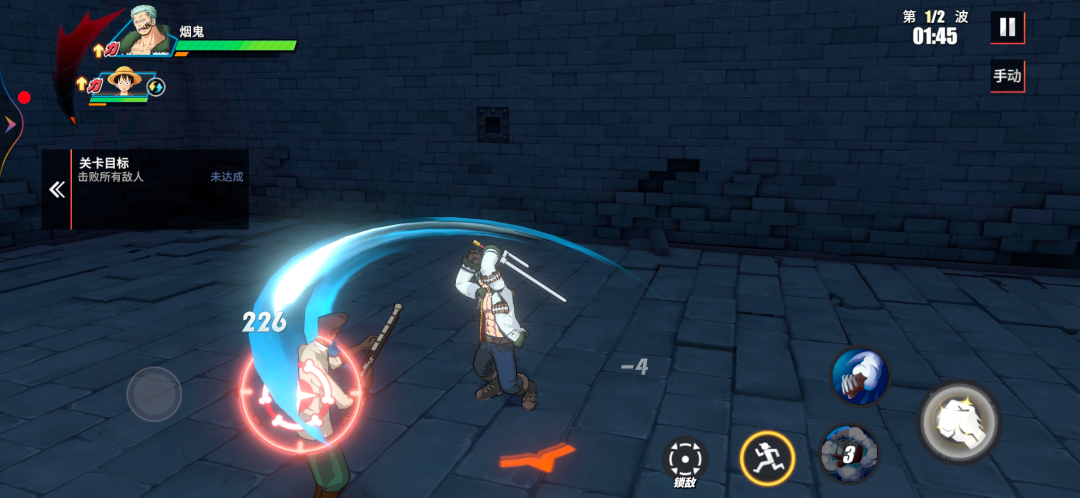
Task: Use the sprint dash button
Action: click(767, 459)
